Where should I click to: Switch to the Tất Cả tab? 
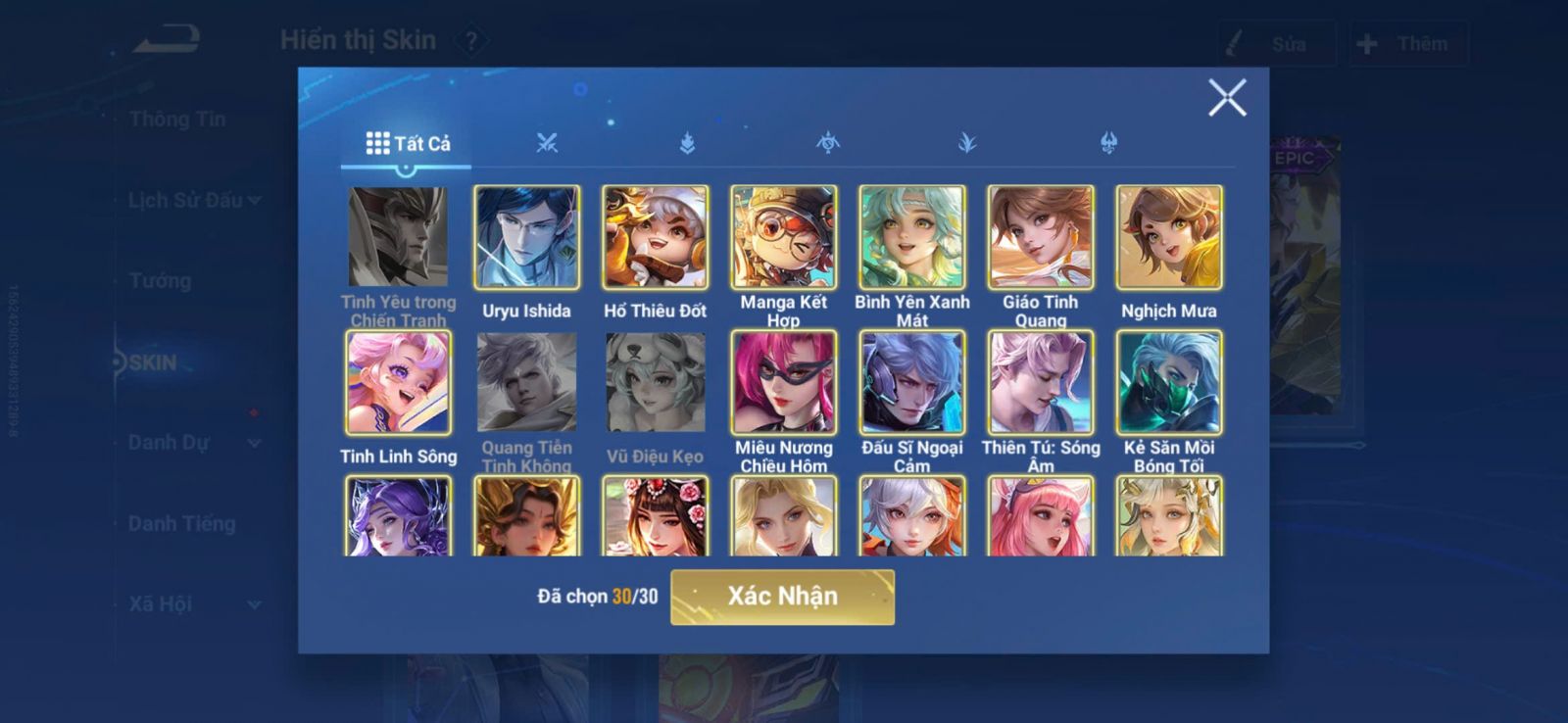coord(408,143)
